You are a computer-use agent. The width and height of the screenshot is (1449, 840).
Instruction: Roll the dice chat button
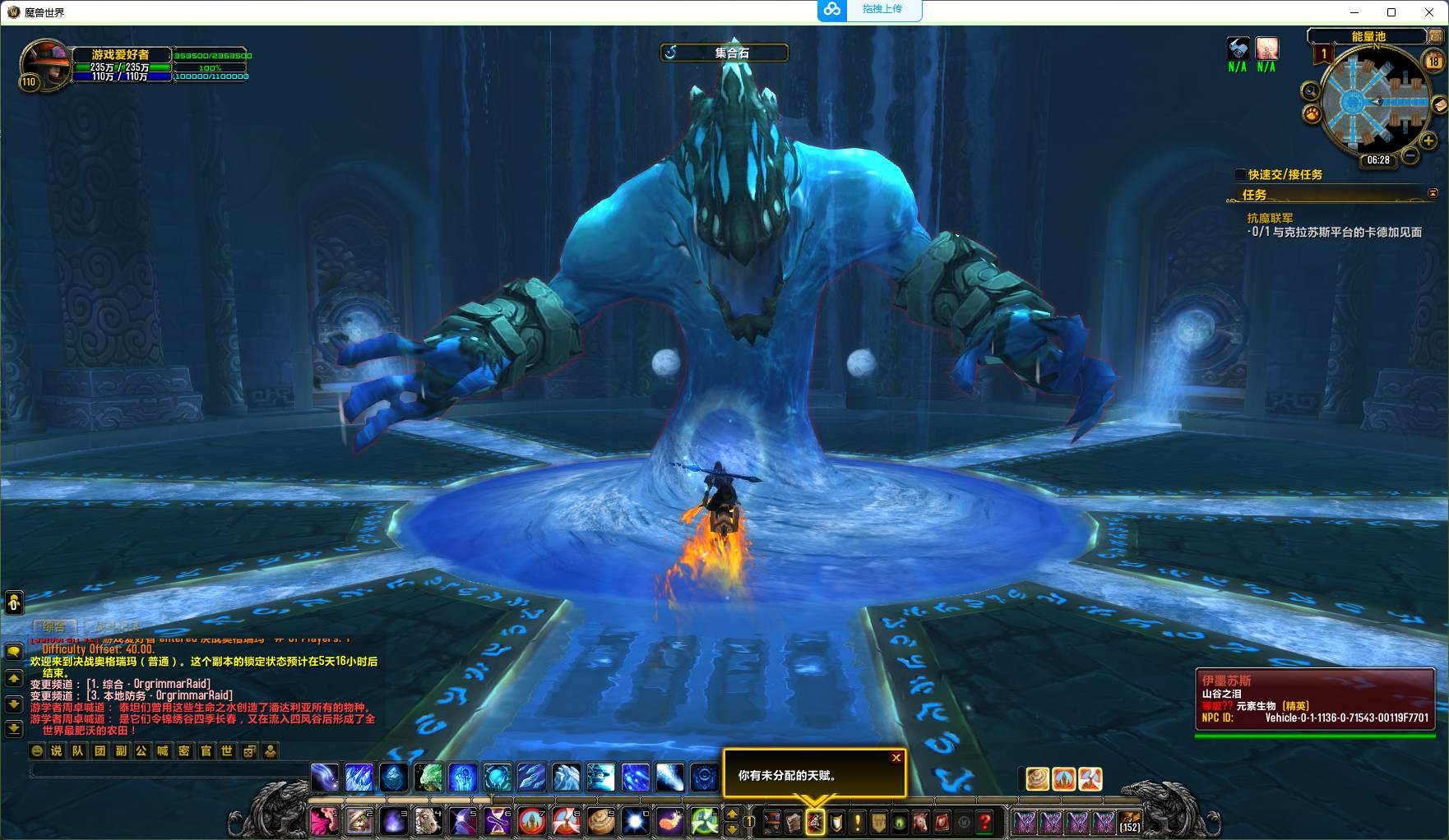coord(249,750)
